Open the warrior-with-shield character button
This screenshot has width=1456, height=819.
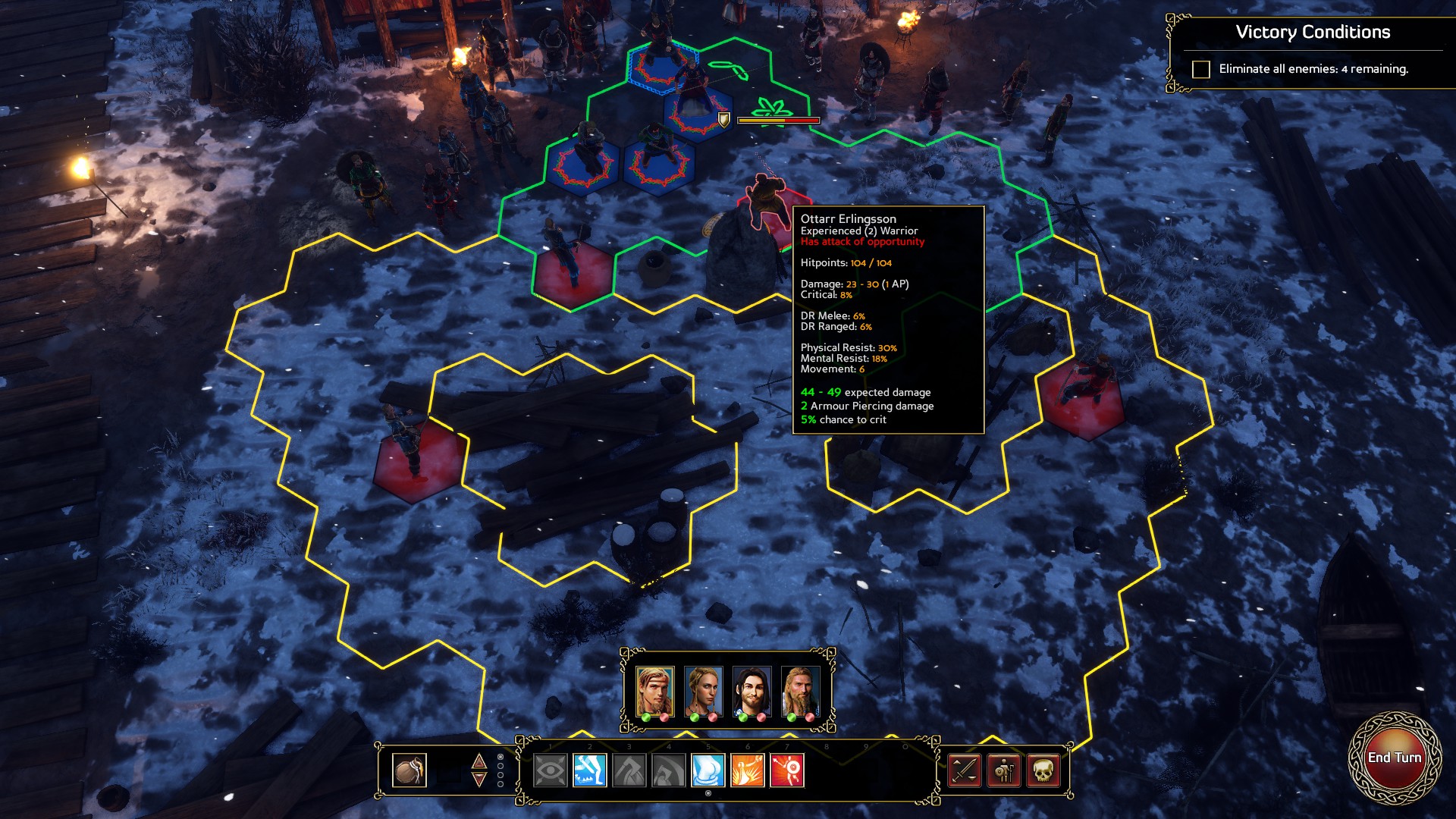point(1004,771)
